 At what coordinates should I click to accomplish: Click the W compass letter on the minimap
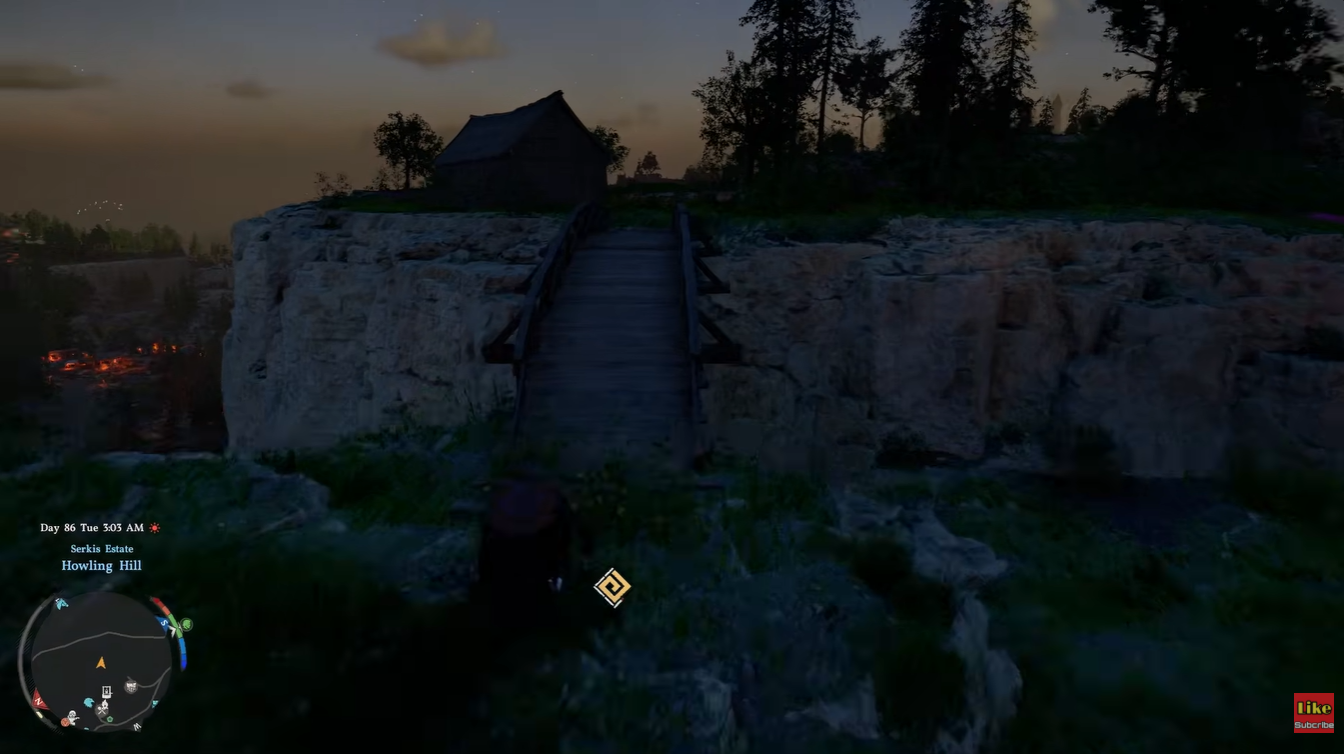(x=137, y=726)
